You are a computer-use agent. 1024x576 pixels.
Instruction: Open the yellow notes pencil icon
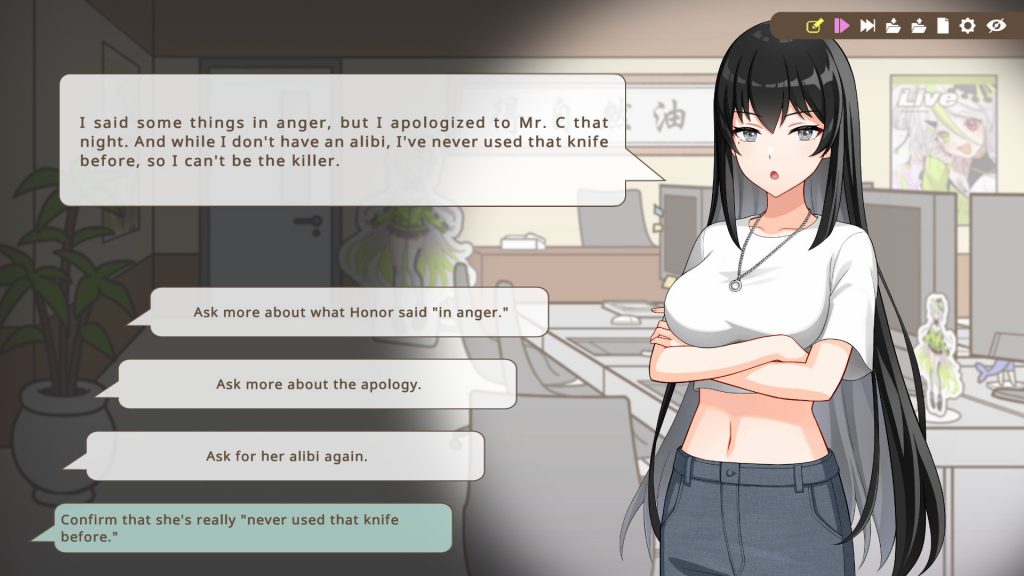pyautogui.click(x=814, y=26)
